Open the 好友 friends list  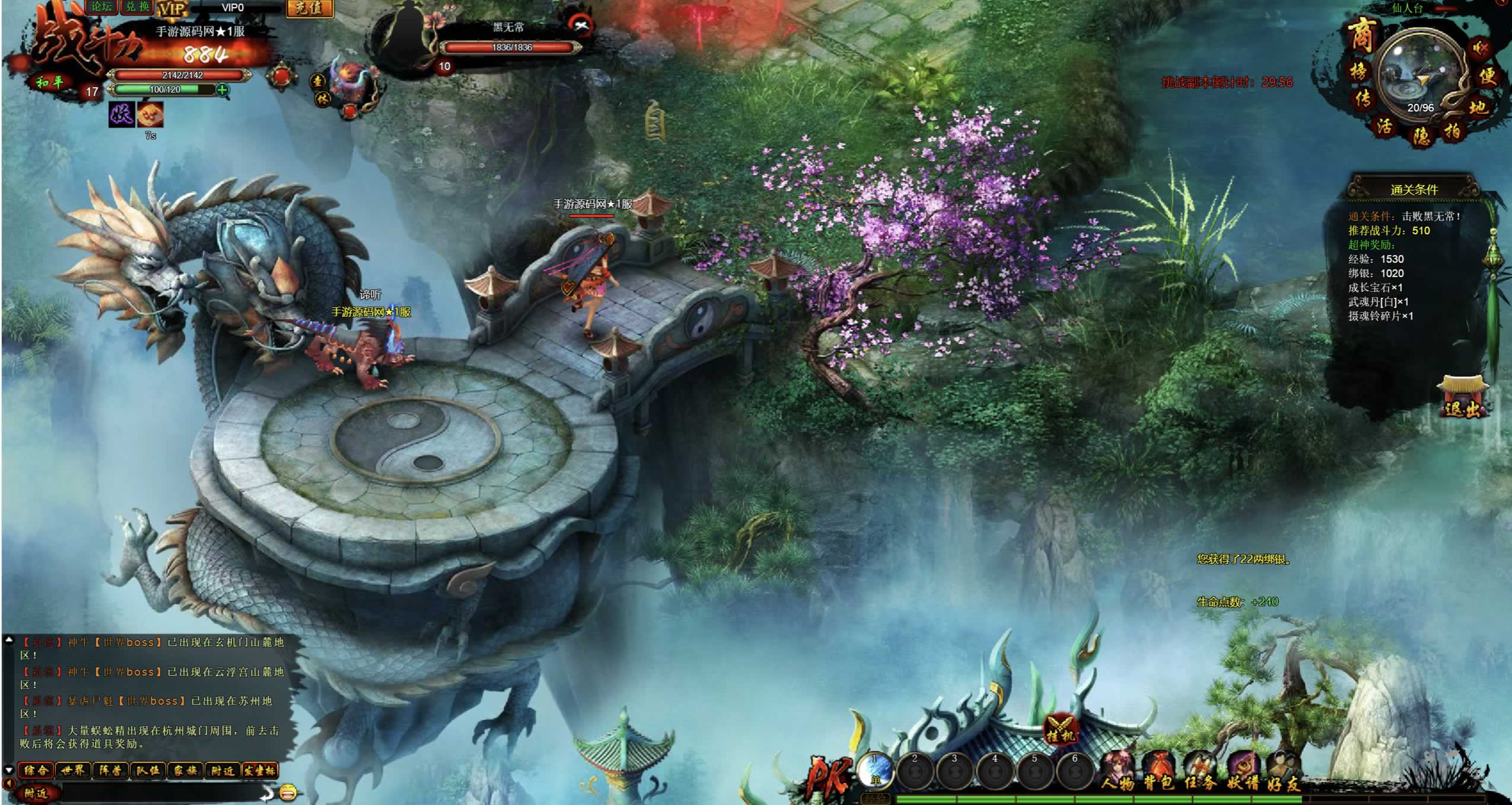click(1283, 772)
